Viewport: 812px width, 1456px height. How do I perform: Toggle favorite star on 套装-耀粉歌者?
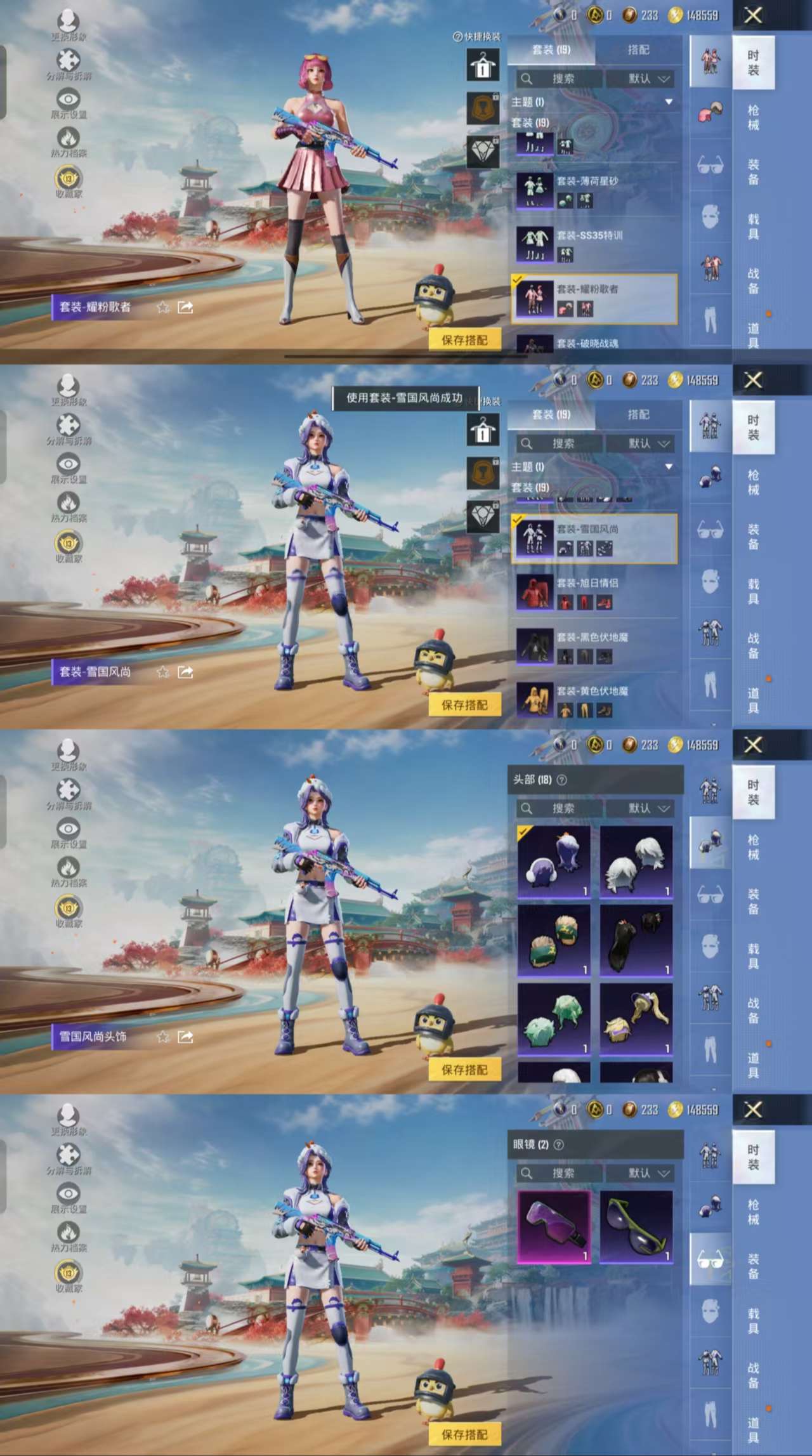(x=164, y=307)
